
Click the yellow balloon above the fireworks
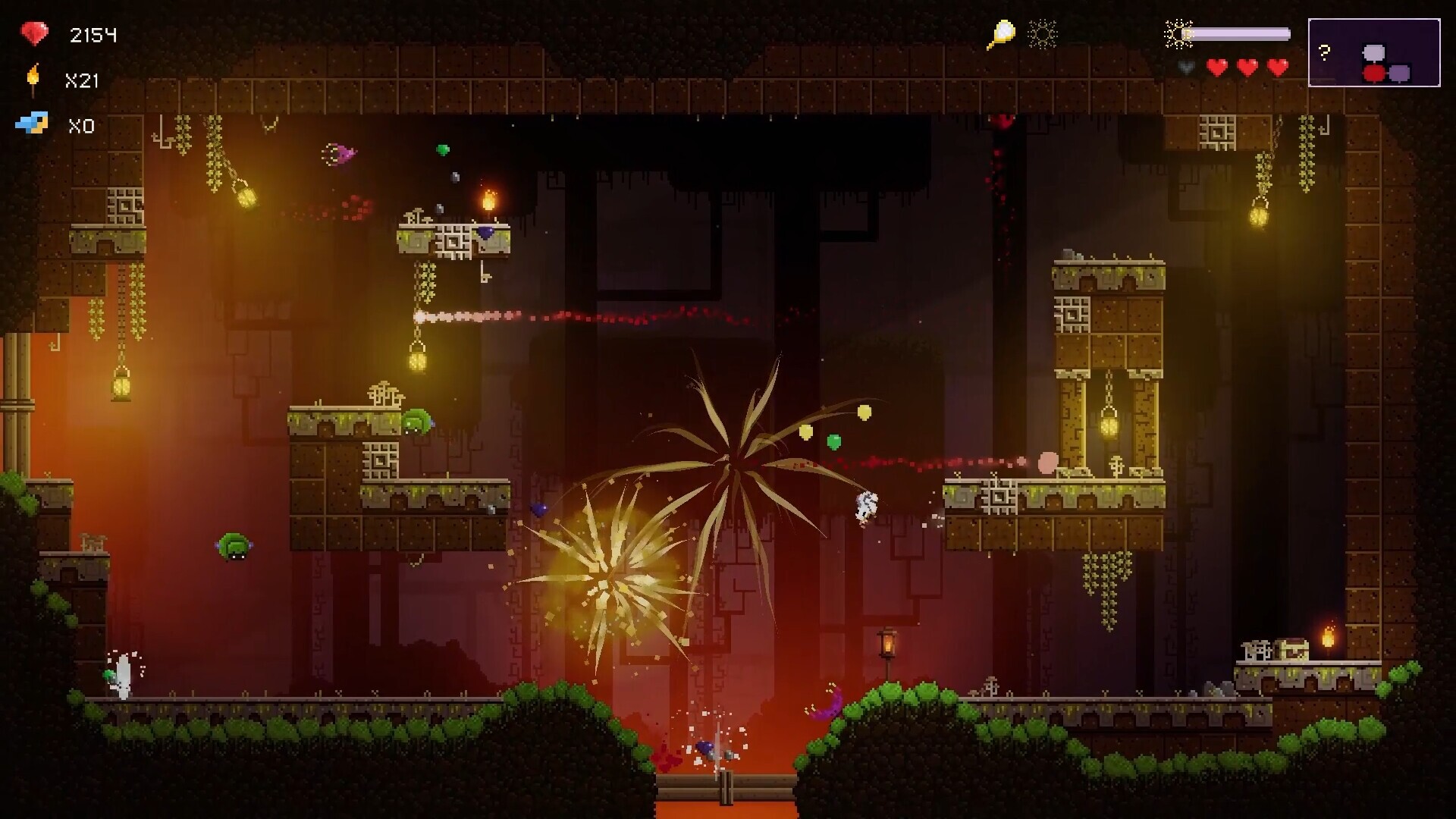(x=863, y=414)
